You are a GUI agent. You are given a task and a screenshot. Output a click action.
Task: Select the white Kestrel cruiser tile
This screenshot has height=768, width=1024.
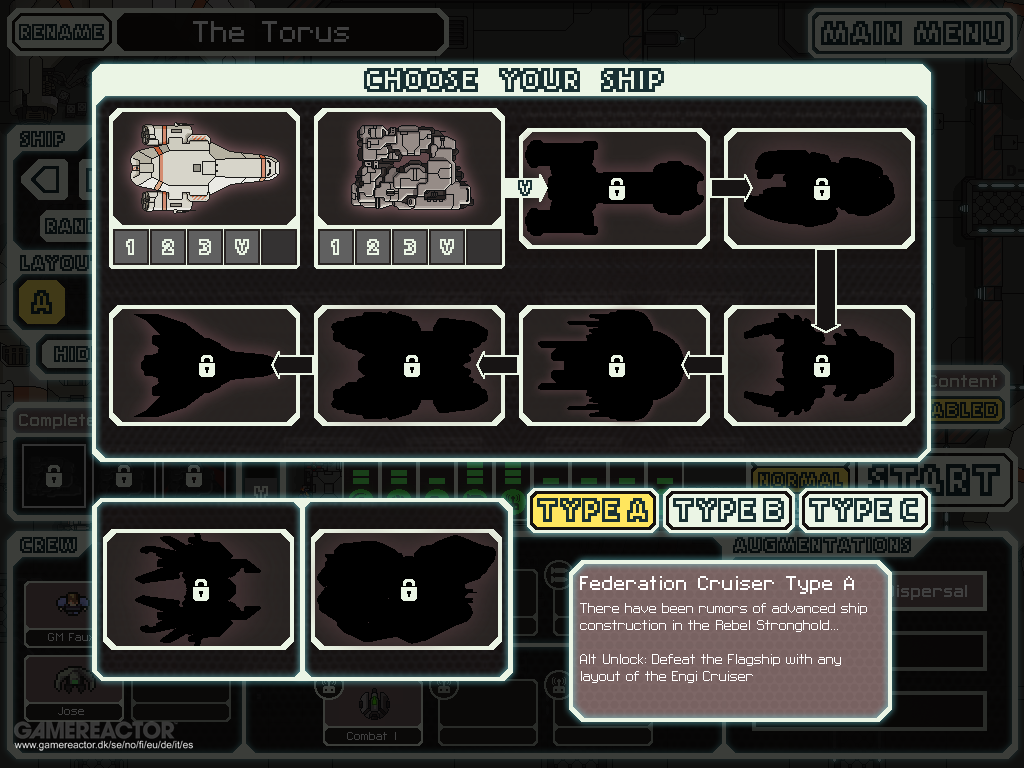pos(204,166)
